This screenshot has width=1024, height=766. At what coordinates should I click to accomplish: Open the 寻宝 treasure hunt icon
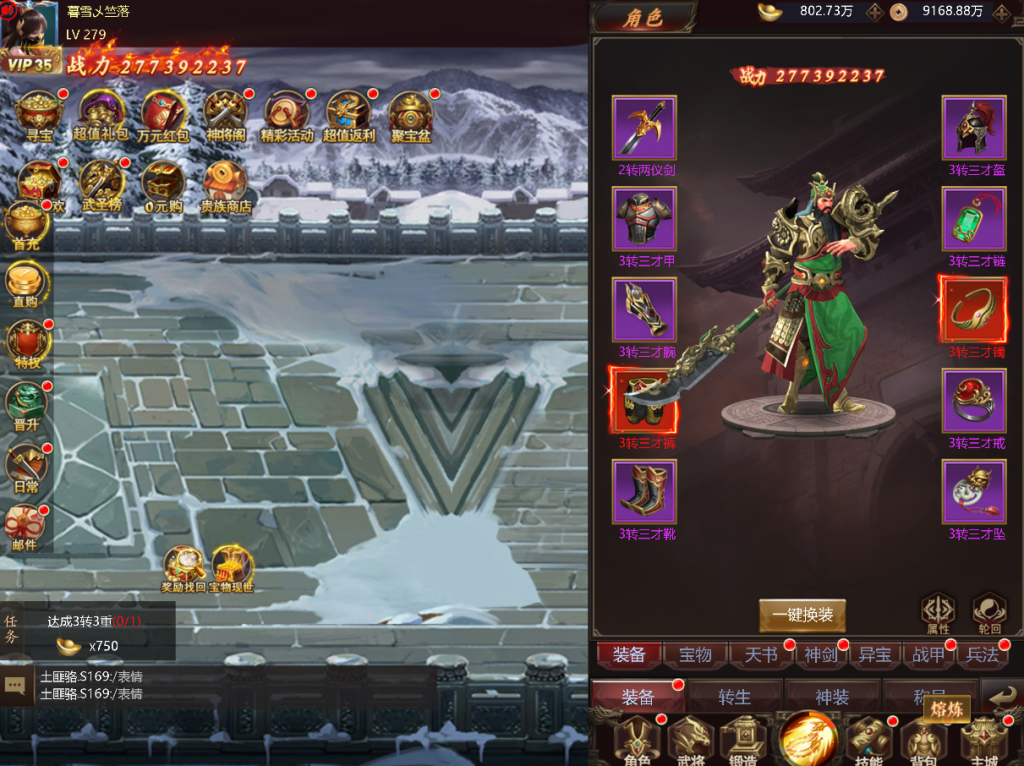pos(40,113)
